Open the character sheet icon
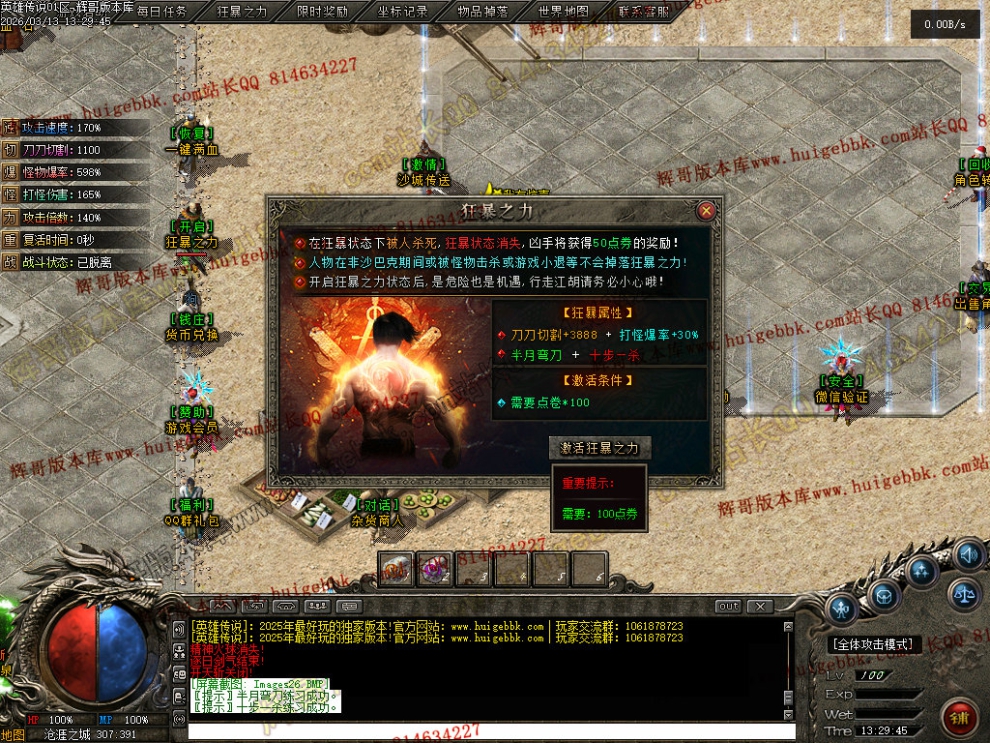The height and width of the screenshot is (743, 990). tap(843, 607)
